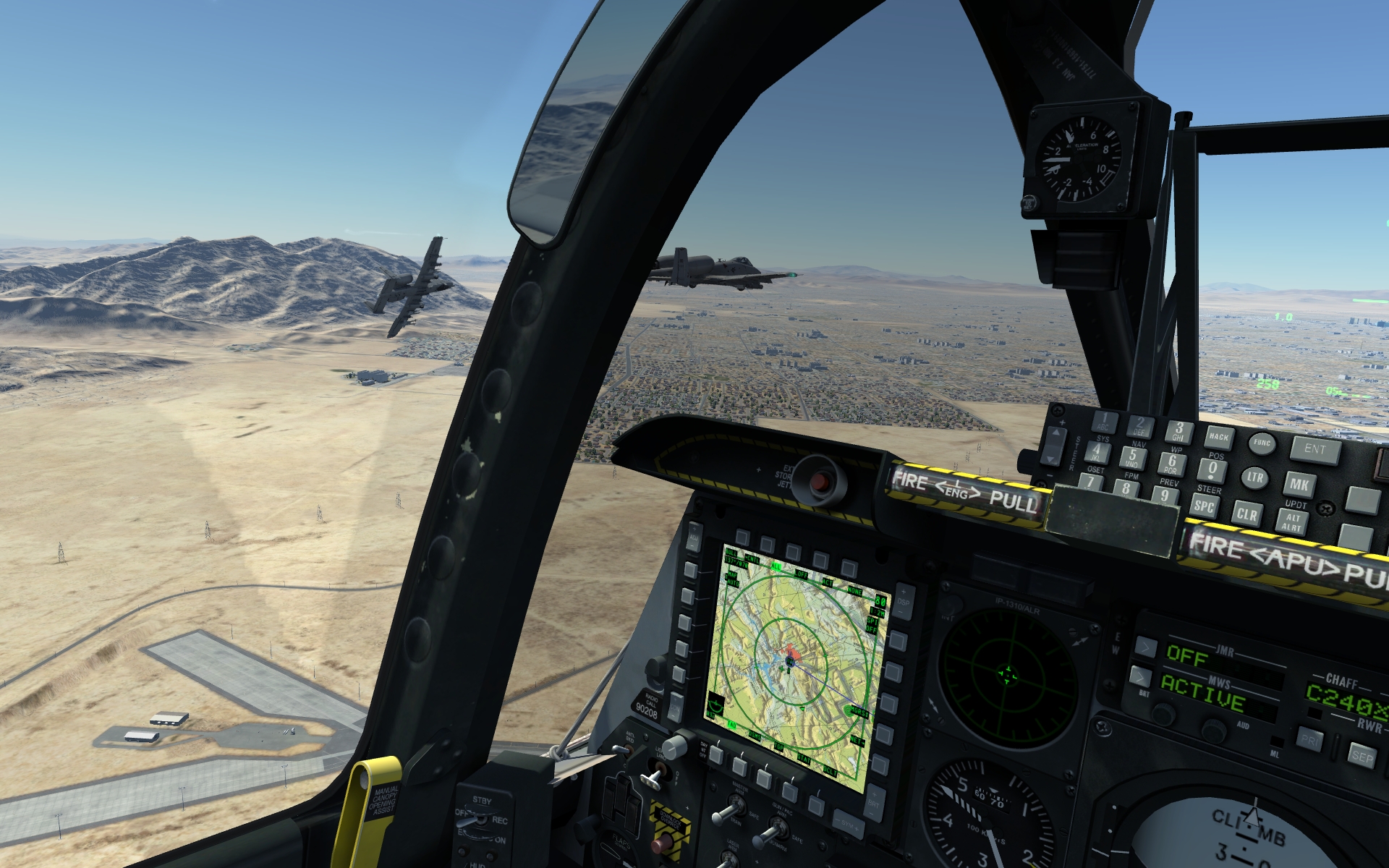This screenshot has height=868, width=1389.
Task: Select the LTR key on the UFC
Action: tap(1254, 477)
